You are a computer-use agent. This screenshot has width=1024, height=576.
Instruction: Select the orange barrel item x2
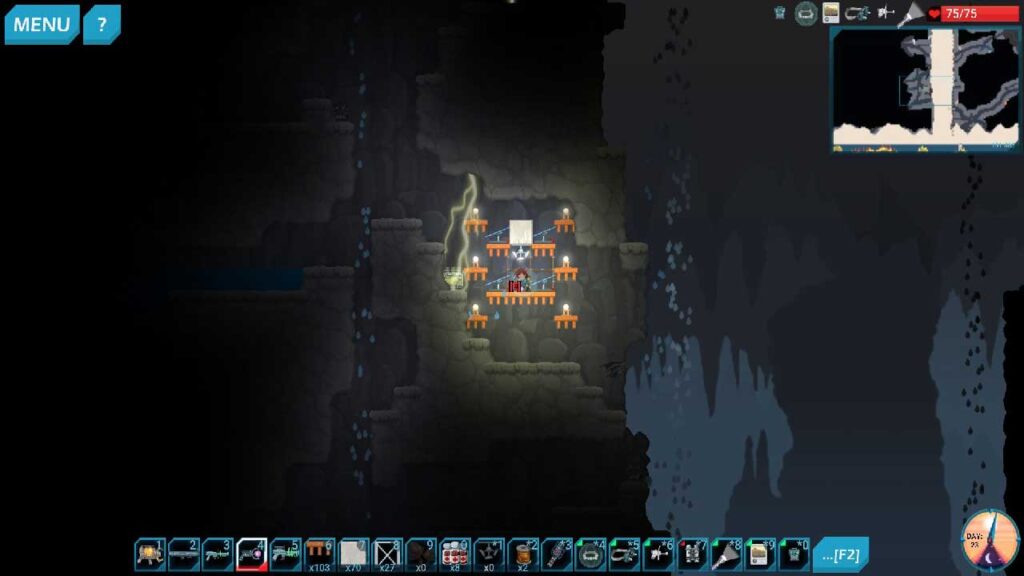[x=524, y=553]
